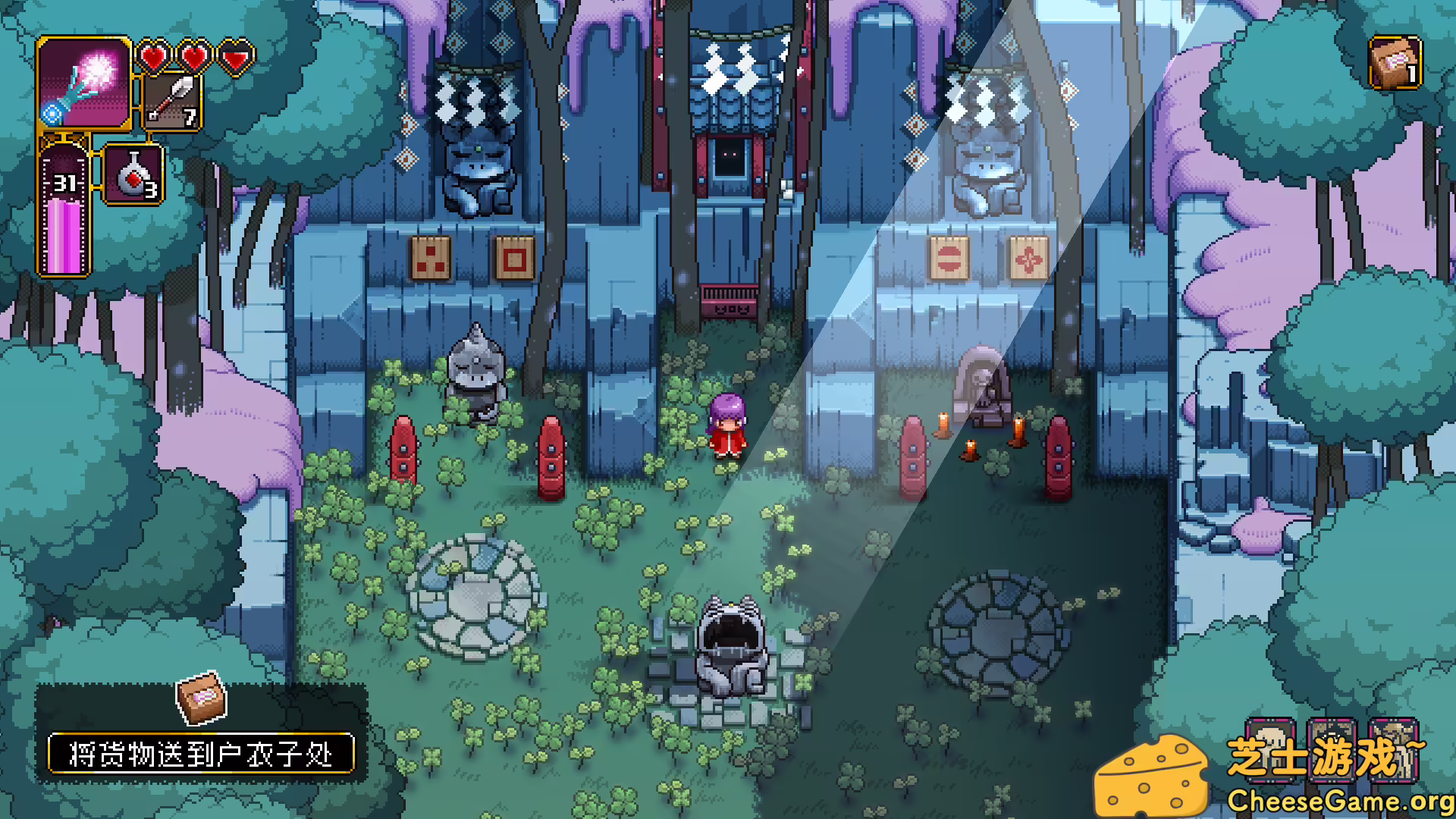Viewport: 1456px width, 819px height.
Task: Select the glowing magic staff weapon icon
Action: pyautogui.click(x=84, y=83)
